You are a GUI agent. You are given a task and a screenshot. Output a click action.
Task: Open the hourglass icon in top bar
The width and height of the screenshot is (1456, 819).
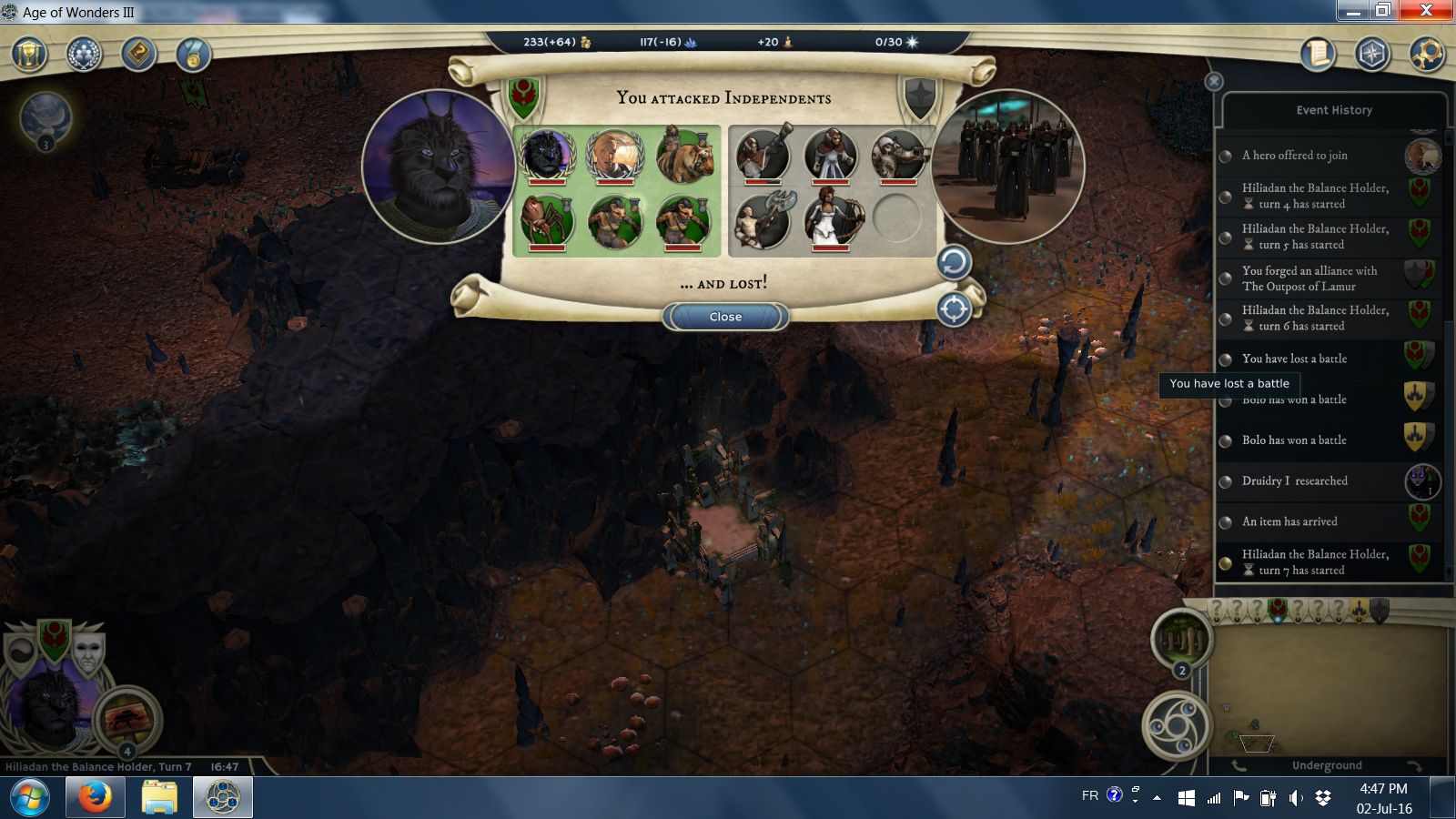tap(29, 55)
